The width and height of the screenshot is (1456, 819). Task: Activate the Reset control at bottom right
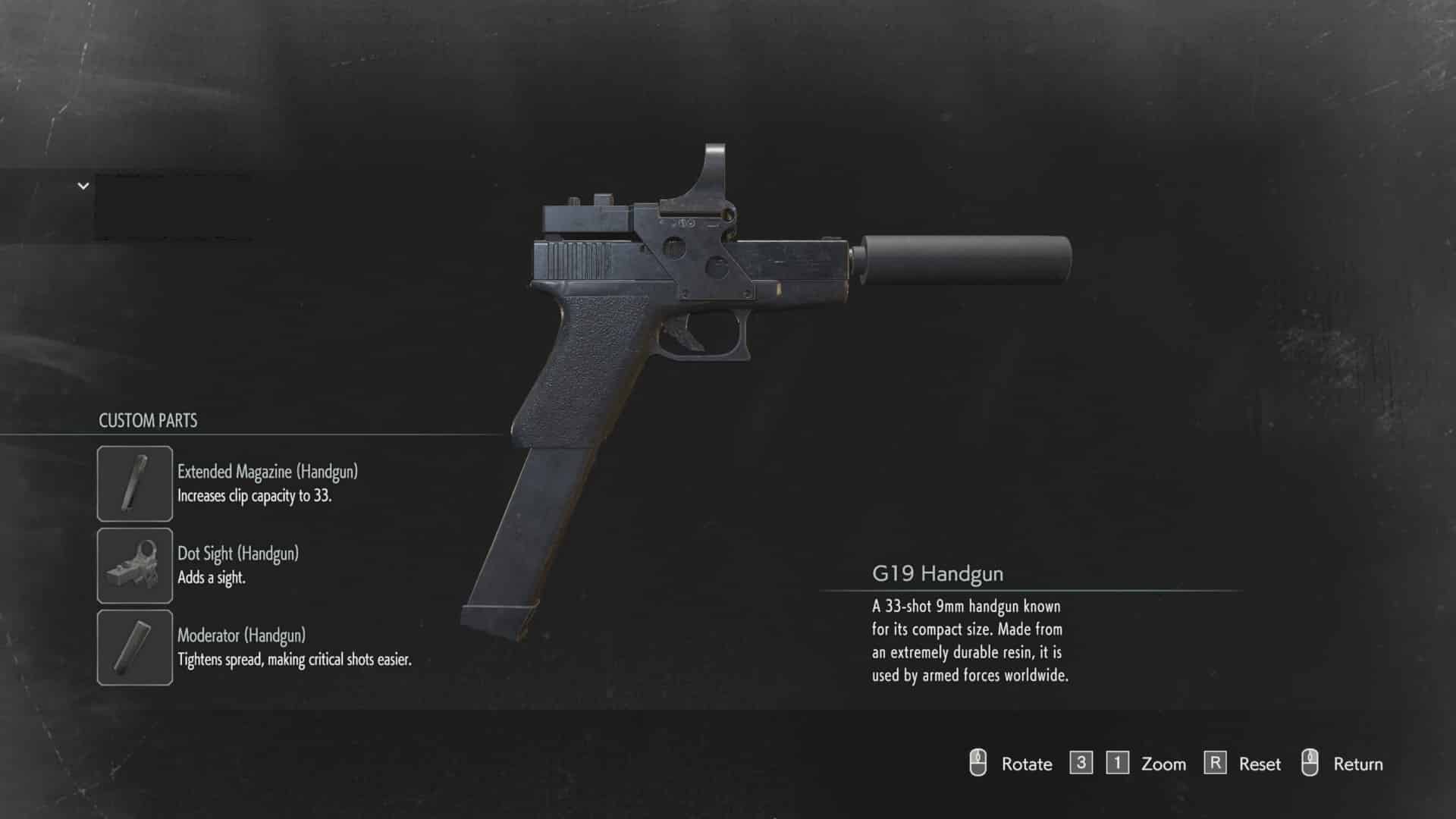[x=1259, y=764]
